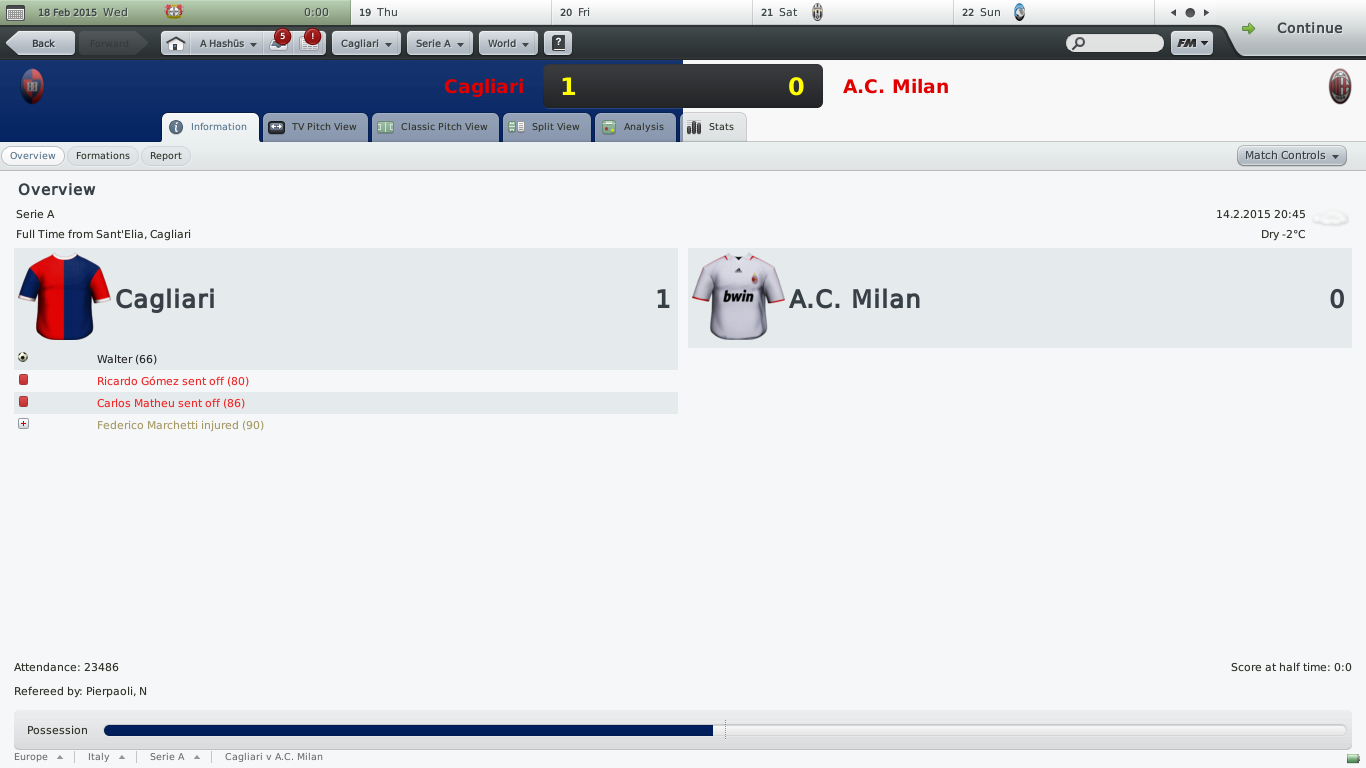This screenshot has height=768, width=1366.
Task: Open the A Hashūs manager dropdown
Action: tap(228, 44)
